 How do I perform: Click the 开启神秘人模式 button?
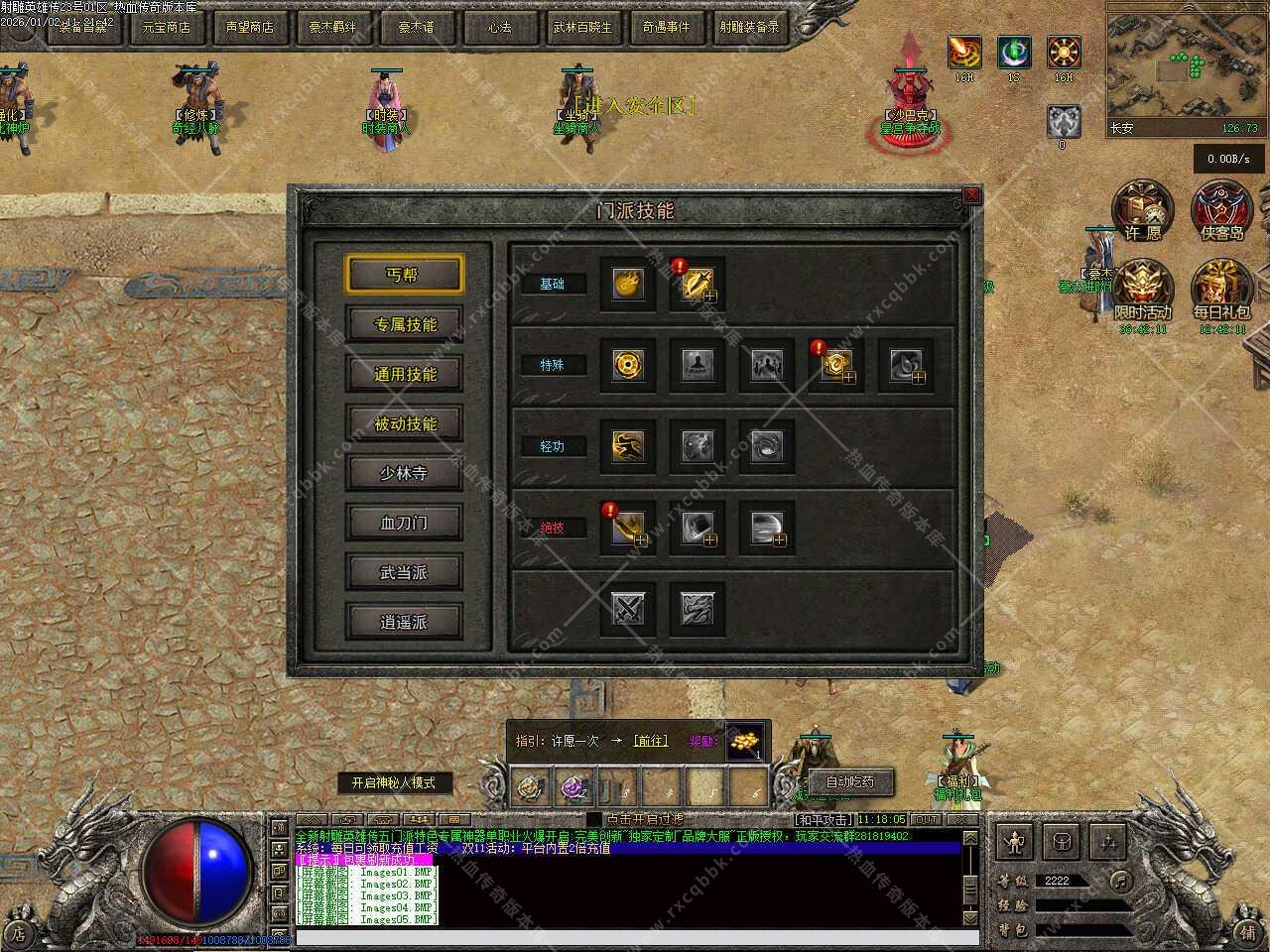pyautogui.click(x=393, y=782)
